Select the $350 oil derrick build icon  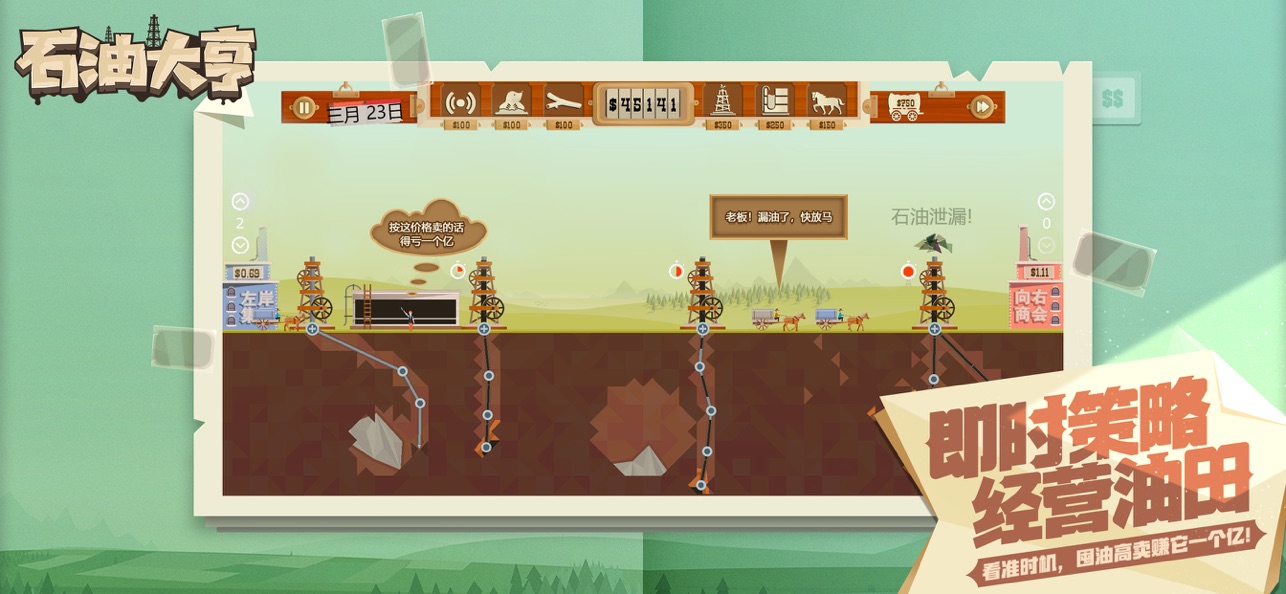tap(721, 102)
